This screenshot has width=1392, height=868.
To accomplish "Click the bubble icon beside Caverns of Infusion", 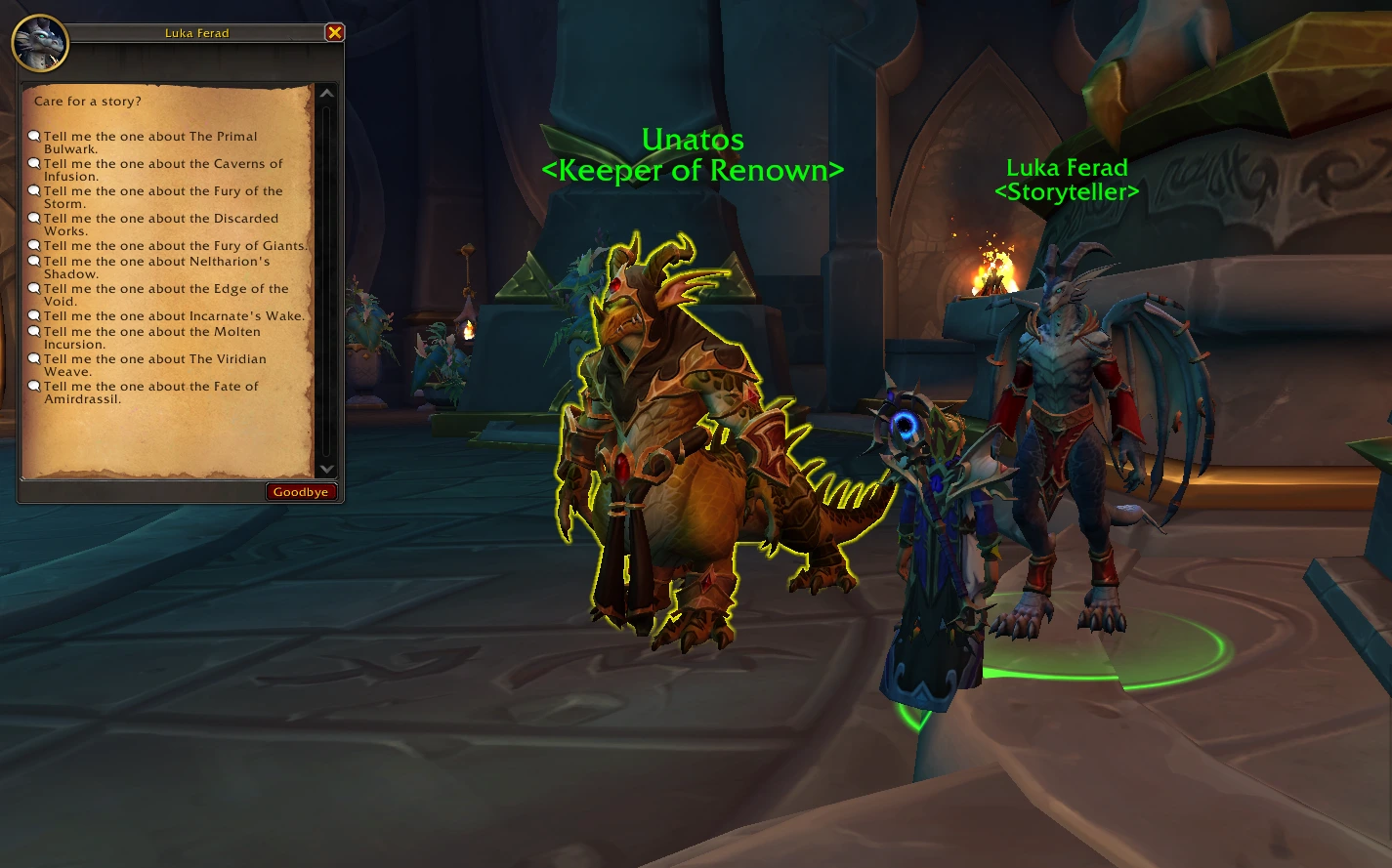I will pos(35,163).
